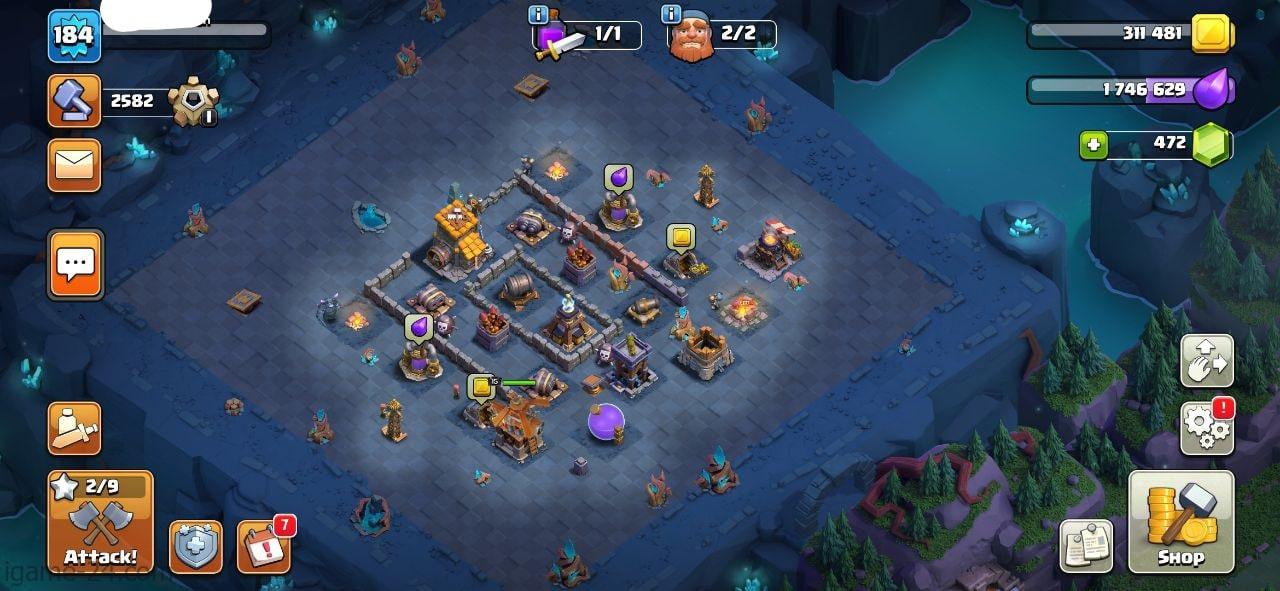
Task: Show builder info next to 2/2
Action: [671, 14]
